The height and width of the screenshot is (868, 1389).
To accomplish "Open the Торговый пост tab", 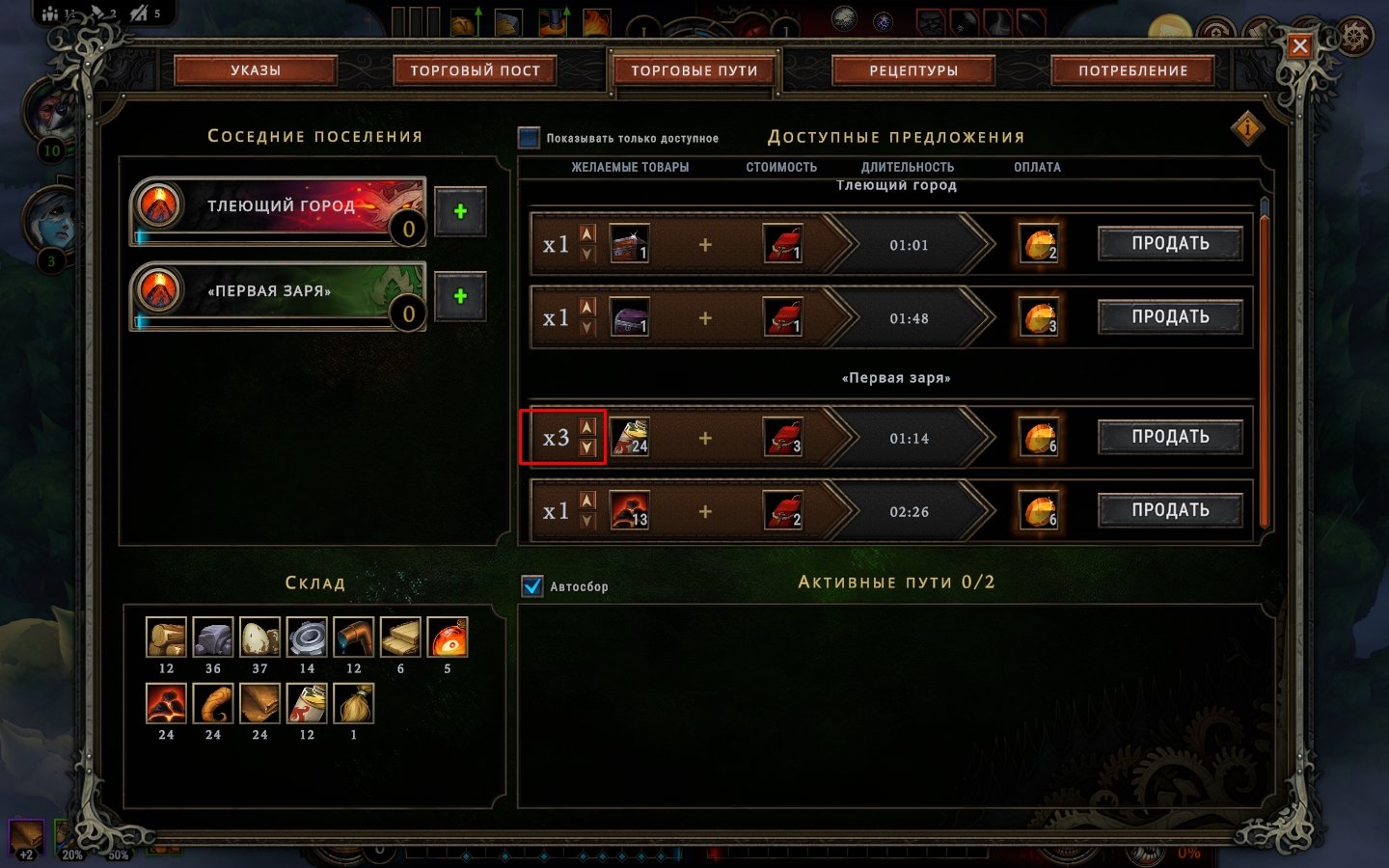I will 475,70.
